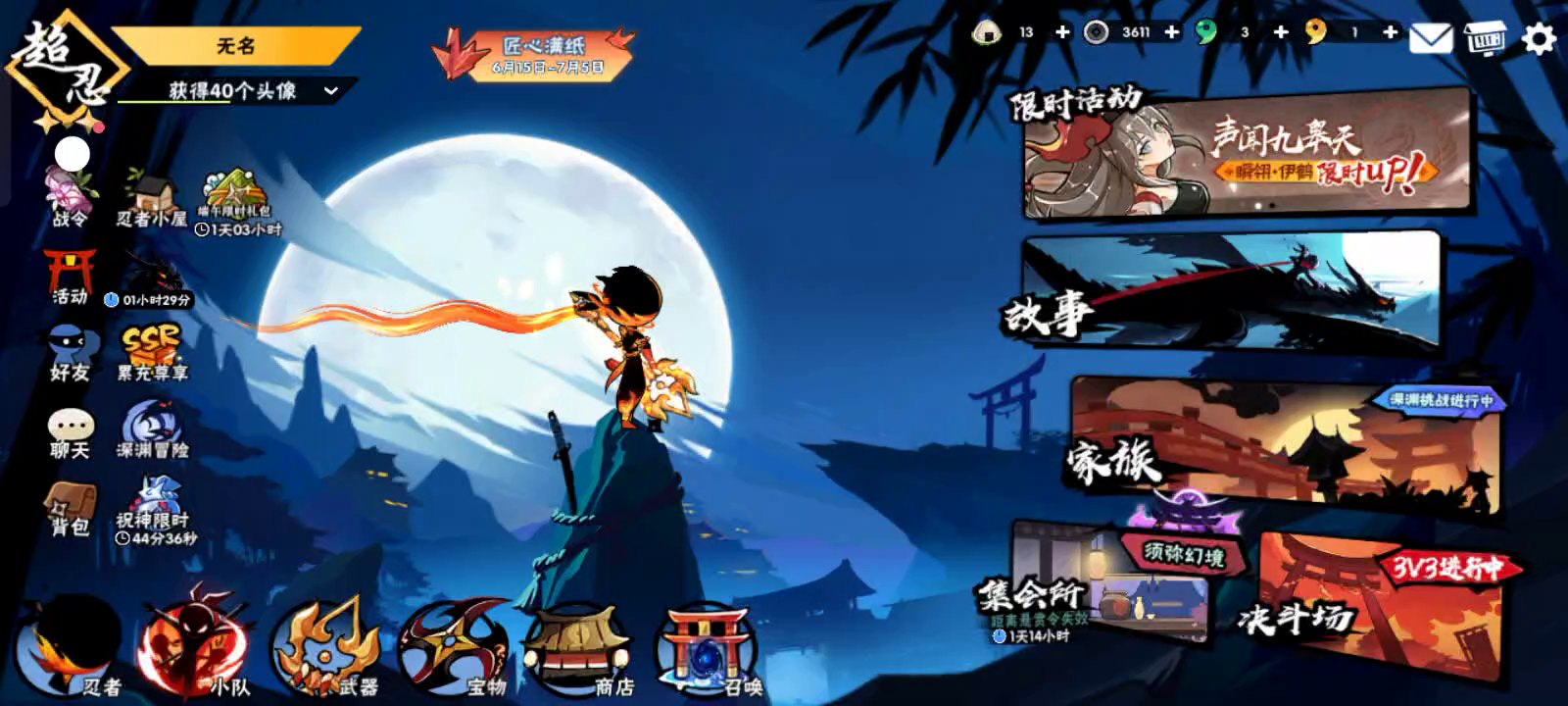
Task: Open the 限时活动 limited-time event banner
Action: click(1245, 155)
